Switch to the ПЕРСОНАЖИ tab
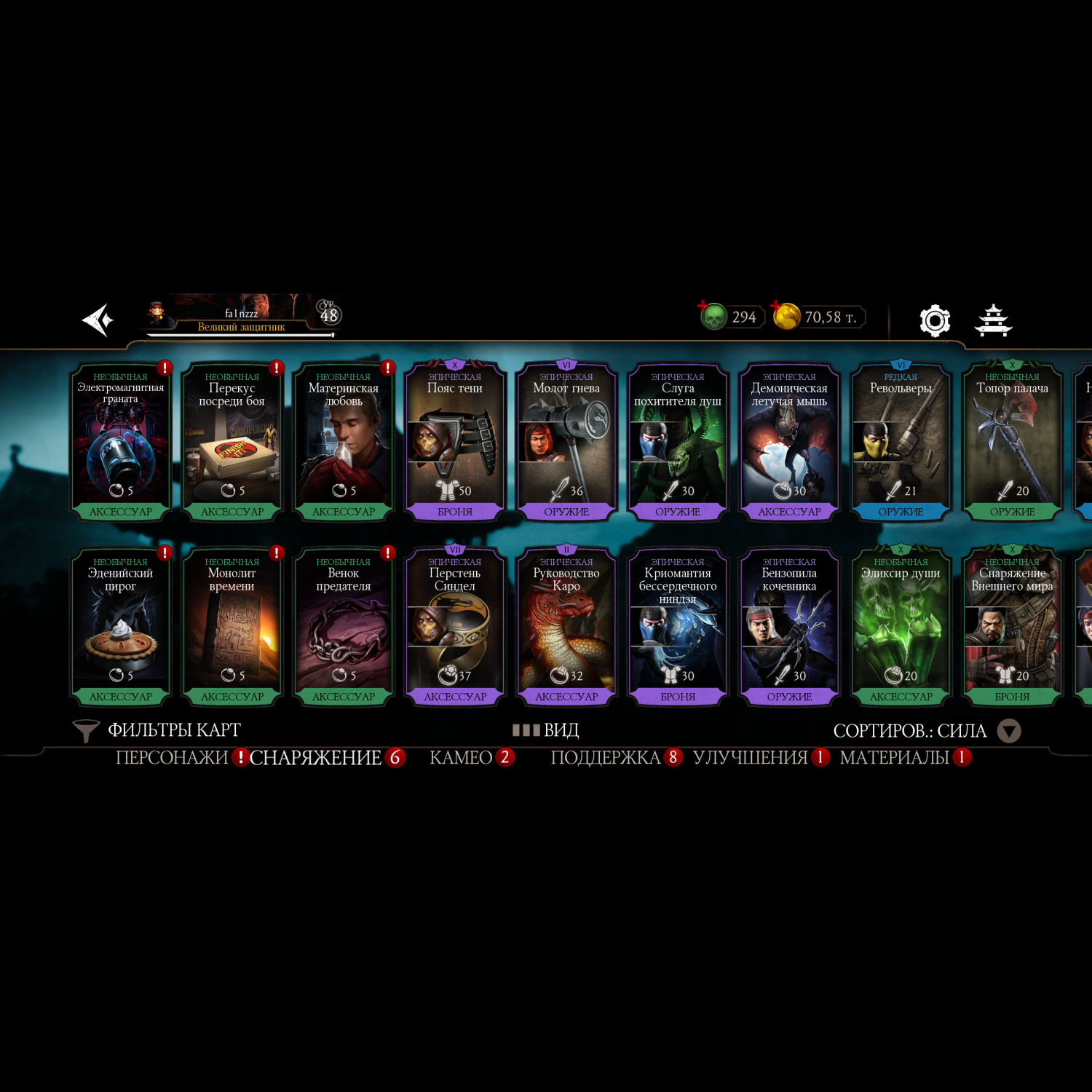 pyautogui.click(x=172, y=758)
